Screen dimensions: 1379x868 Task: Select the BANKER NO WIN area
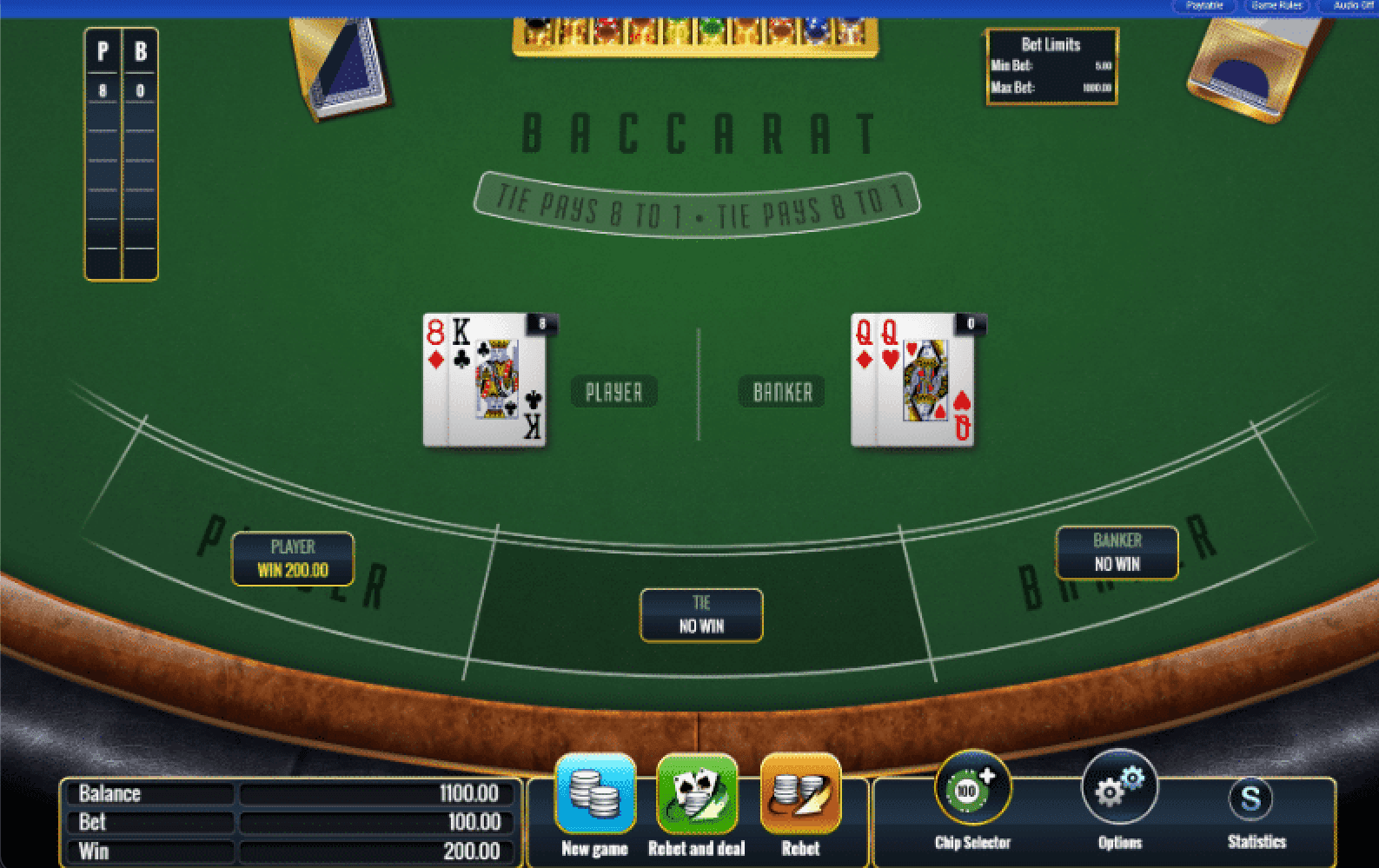[x=1117, y=553]
